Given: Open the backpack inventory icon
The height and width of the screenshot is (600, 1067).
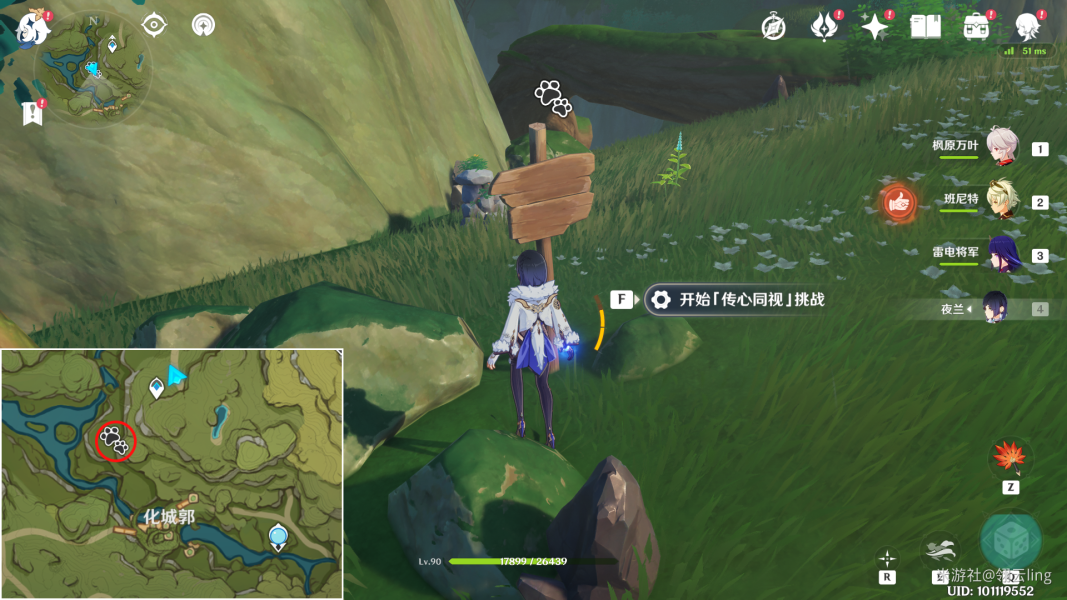Looking at the screenshot, I should pos(976,27).
